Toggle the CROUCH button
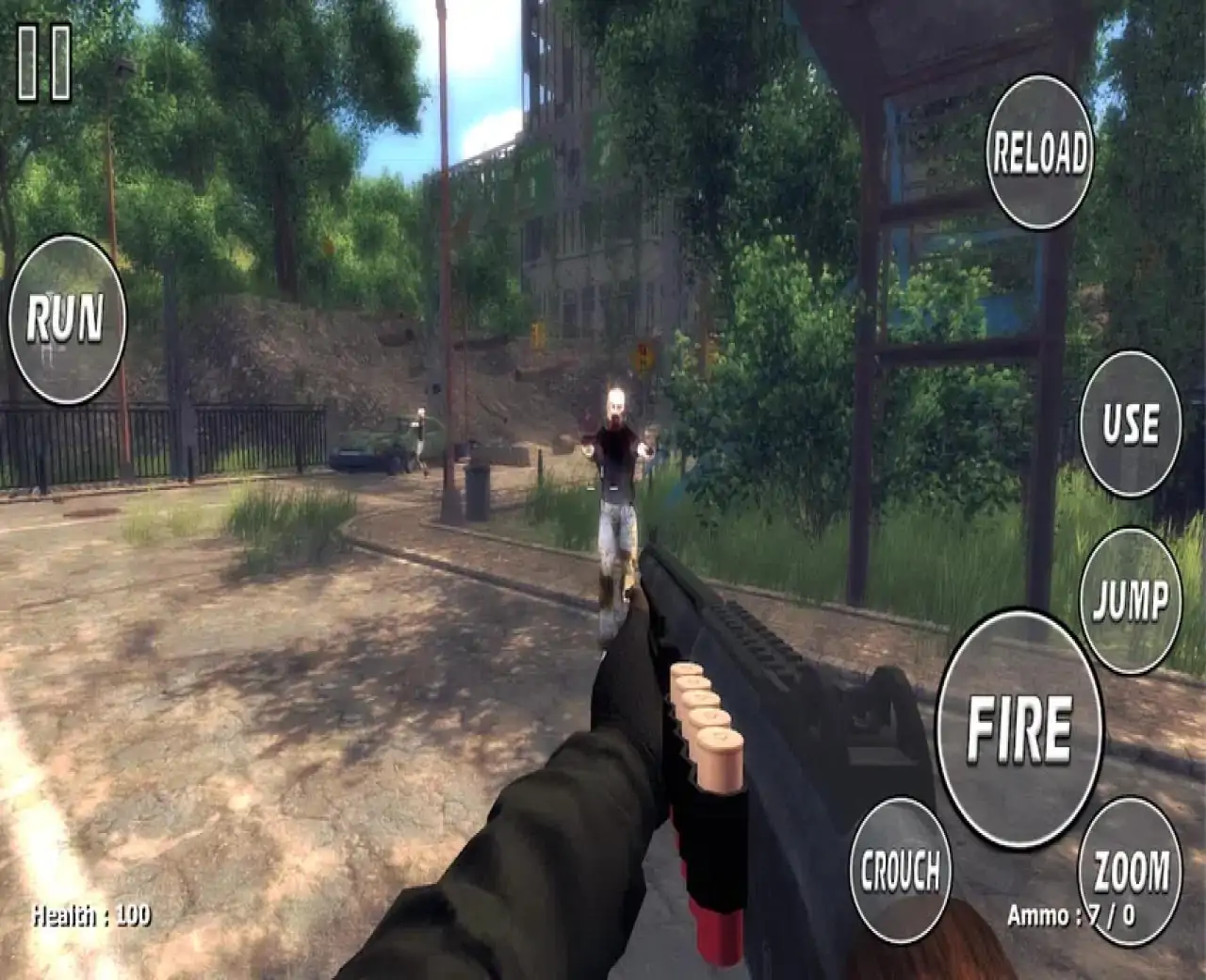The image size is (1206, 980). point(900,869)
